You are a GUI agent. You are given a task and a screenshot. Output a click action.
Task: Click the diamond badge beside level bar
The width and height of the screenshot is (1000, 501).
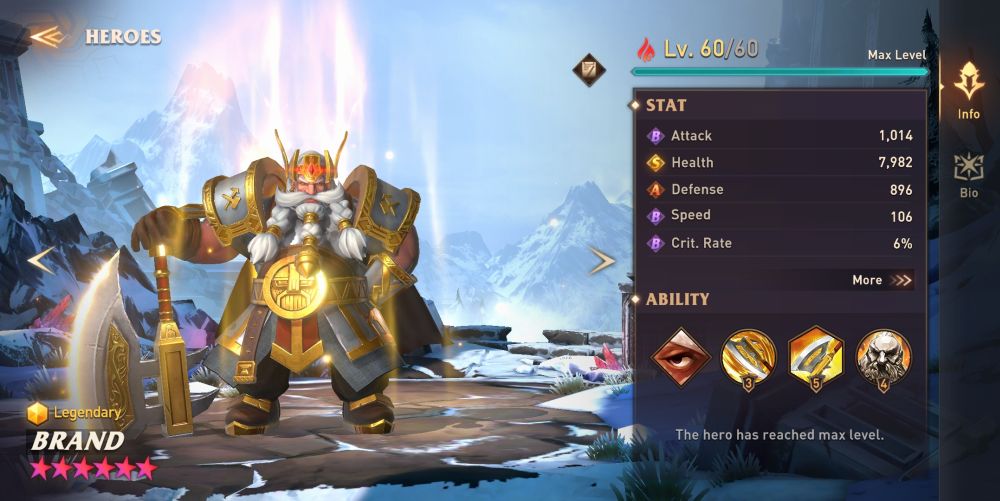coord(588,69)
